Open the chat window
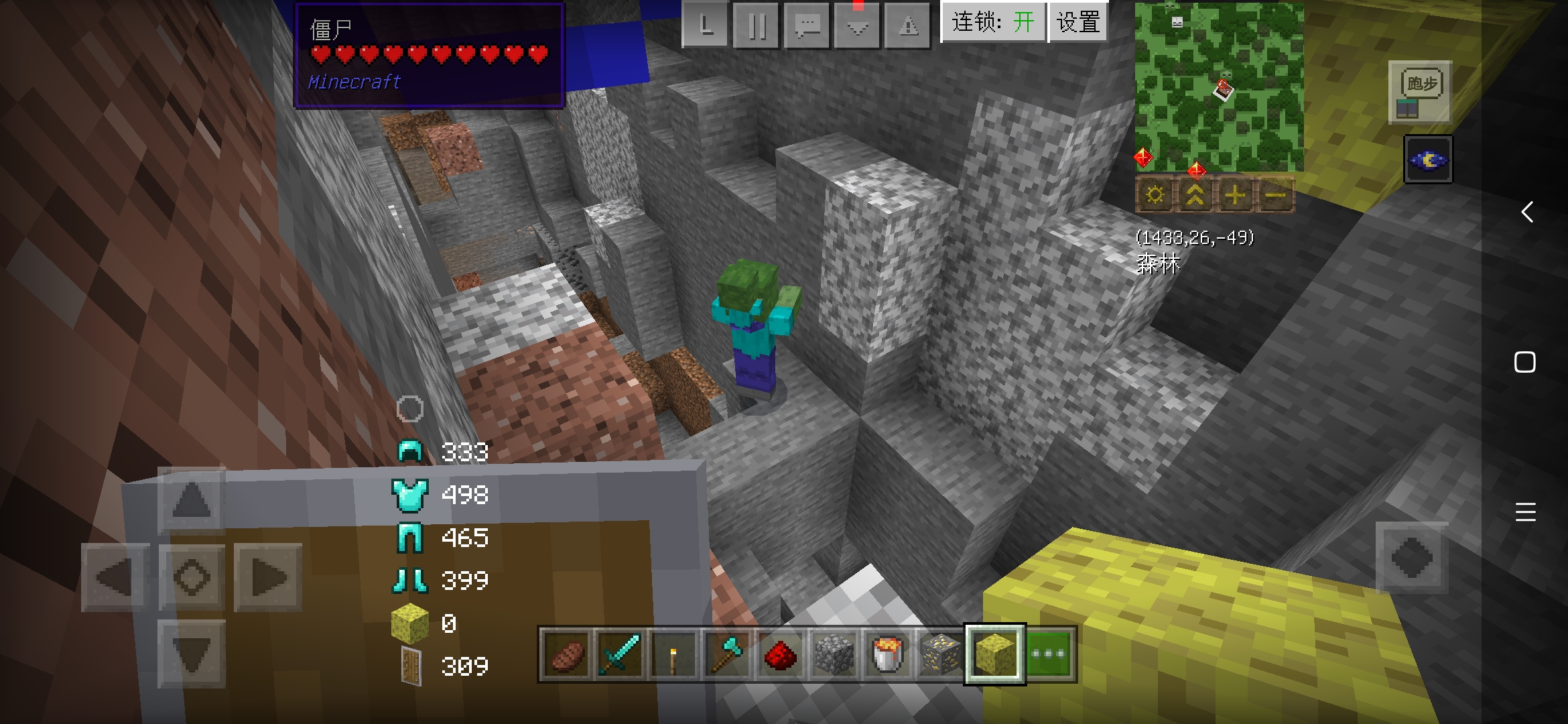Viewport: 1568px width, 724px height. click(807, 26)
